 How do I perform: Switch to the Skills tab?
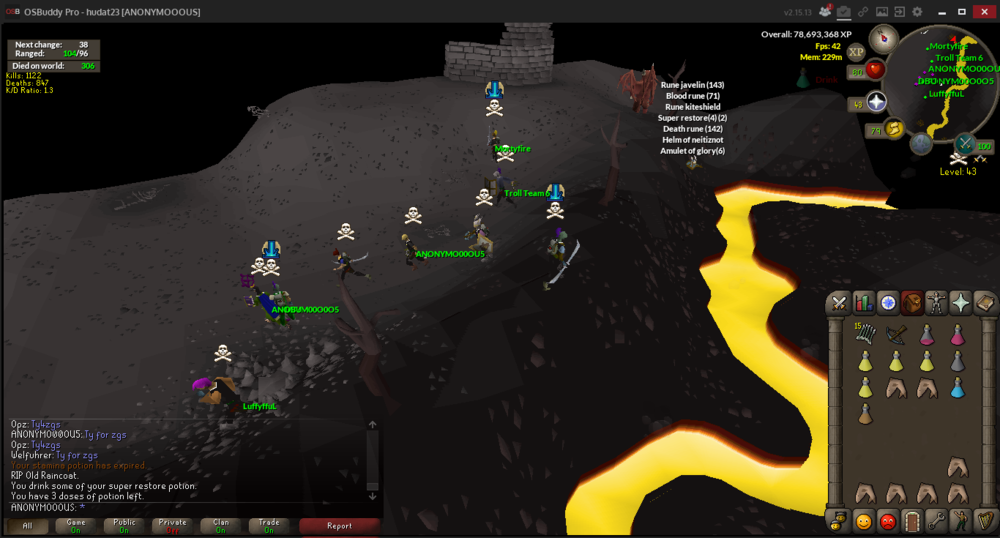click(x=863, y=303)
